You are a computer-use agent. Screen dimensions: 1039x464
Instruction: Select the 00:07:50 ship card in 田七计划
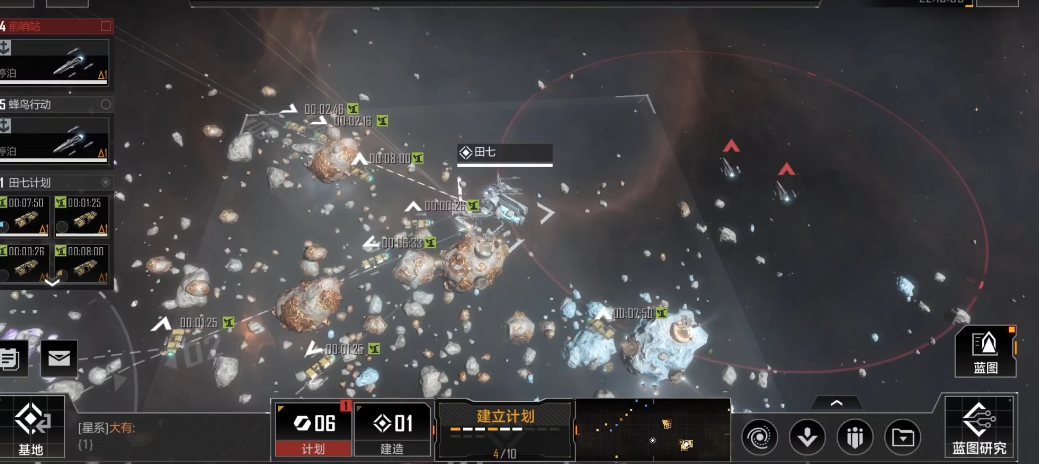tap(26, 214)
